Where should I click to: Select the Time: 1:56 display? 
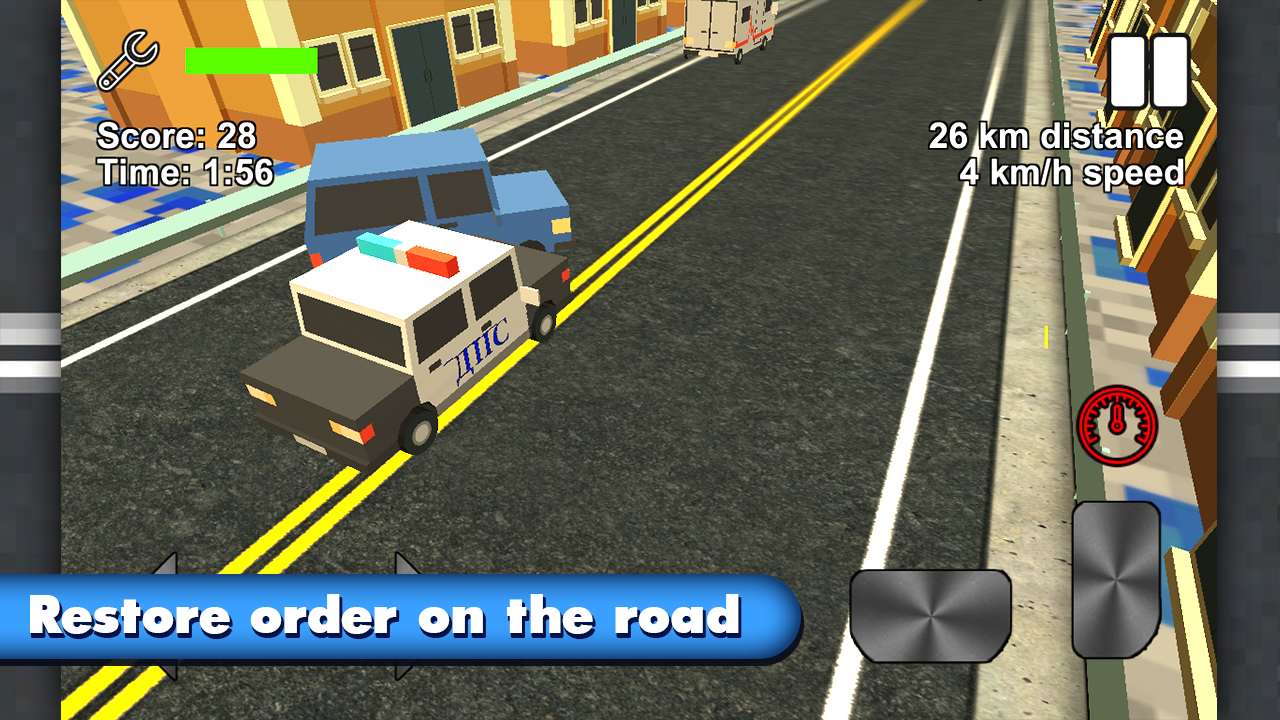tap(183, 172)
